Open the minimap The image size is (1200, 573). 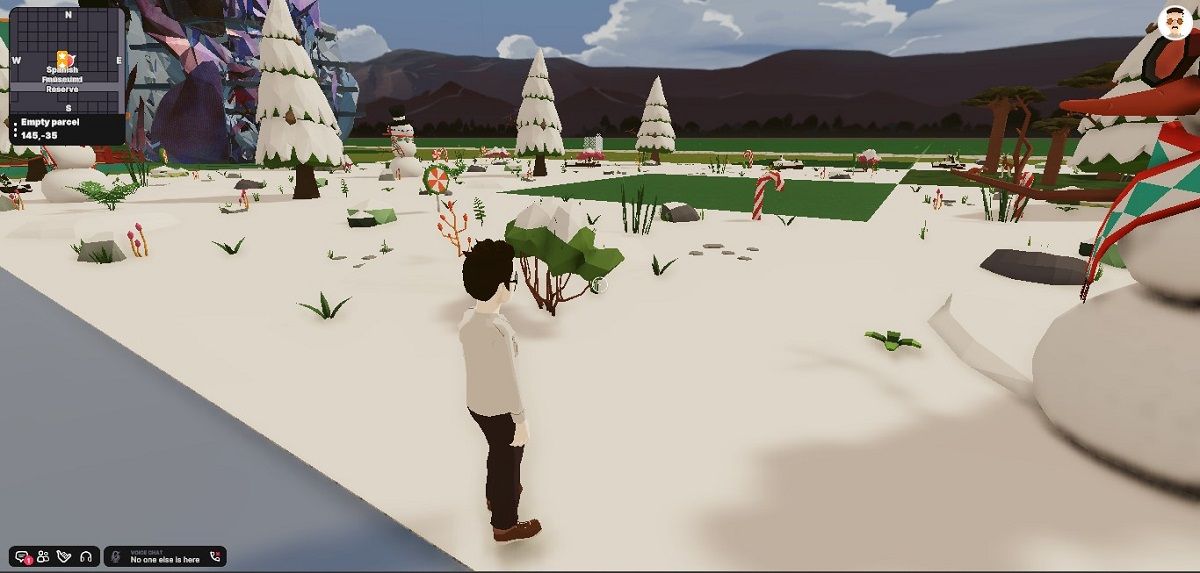tap(66, 56)
